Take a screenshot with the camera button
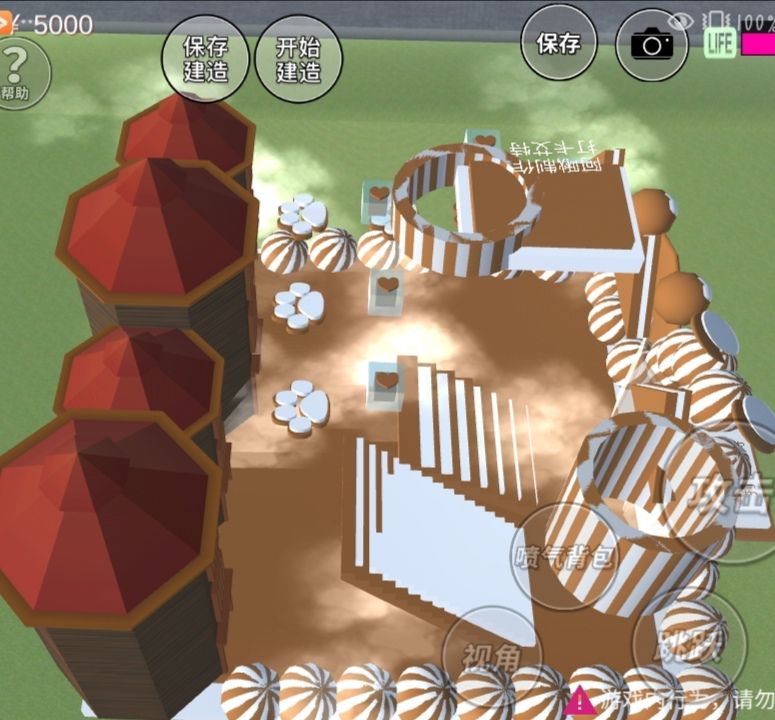This screenshot has width=775, height=720. (x=651, y=45)
